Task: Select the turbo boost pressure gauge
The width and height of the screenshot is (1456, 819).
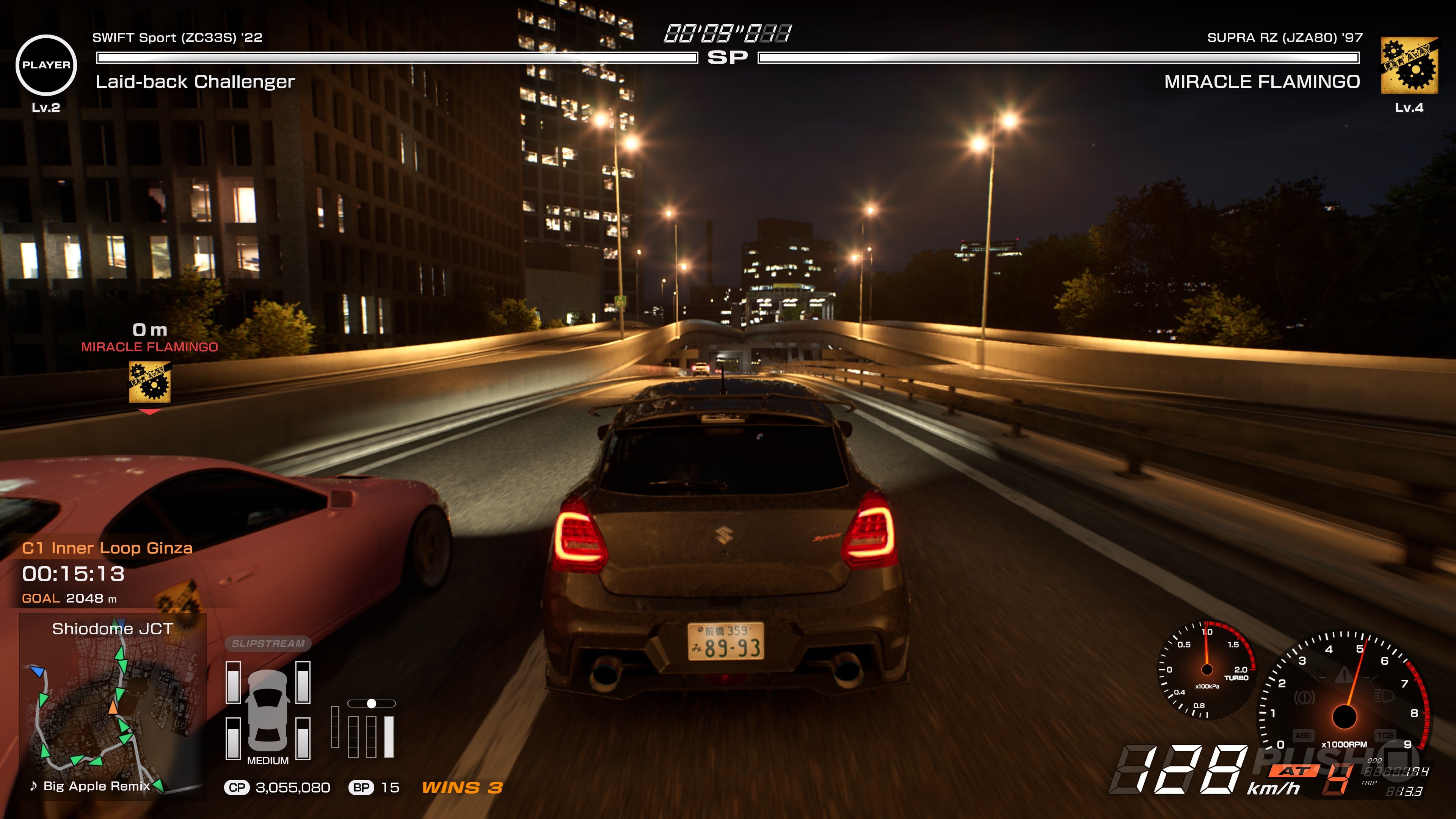Action: point(1207,670)
